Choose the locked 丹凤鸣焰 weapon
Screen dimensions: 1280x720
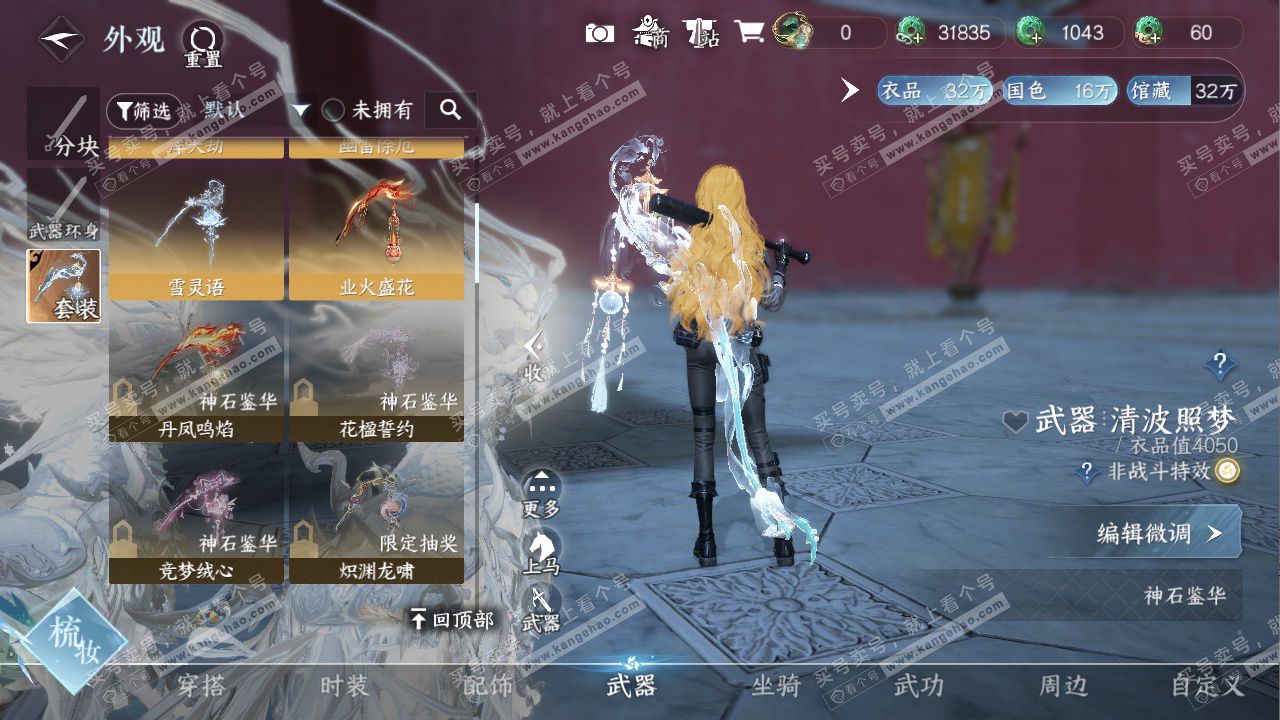pyautogui.click(x=196, y=377)
